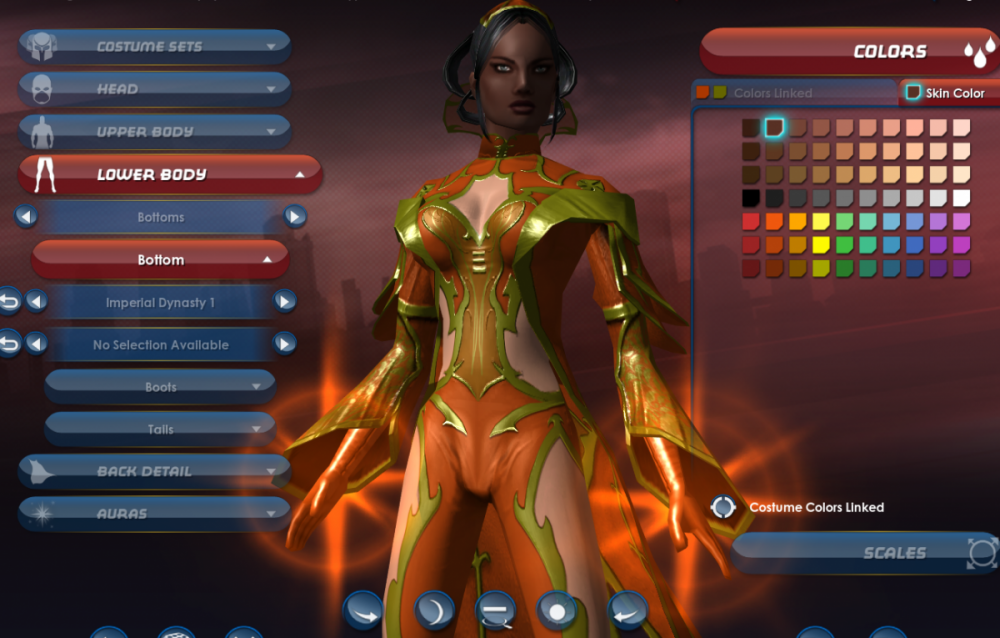1000x638 pixels.
Task: Open the Back Detail section
Action: pos(155,471)
